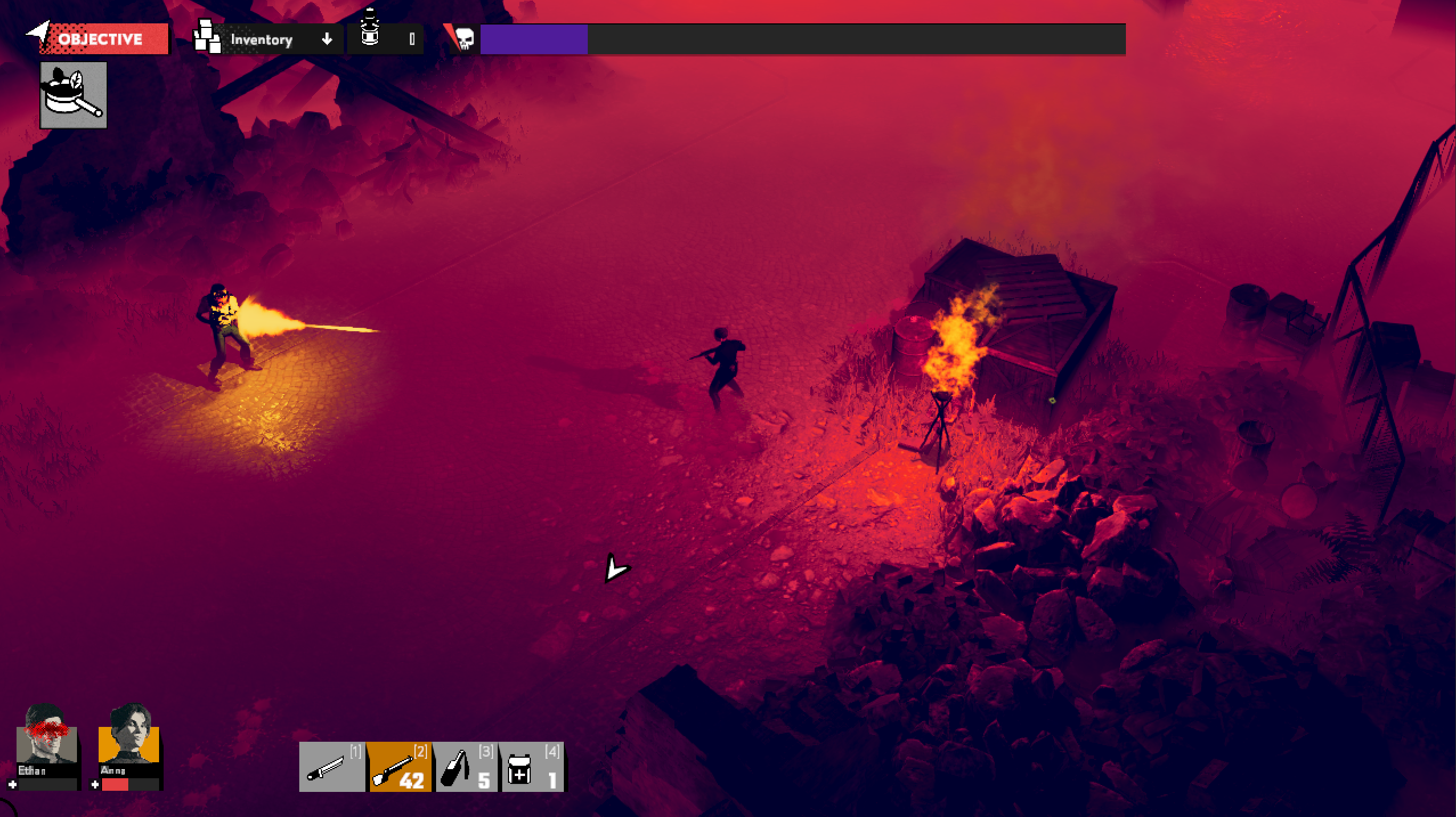1456x817 pixels.
Task: Use the medkit in slot 4
Action: pos(532,767)
